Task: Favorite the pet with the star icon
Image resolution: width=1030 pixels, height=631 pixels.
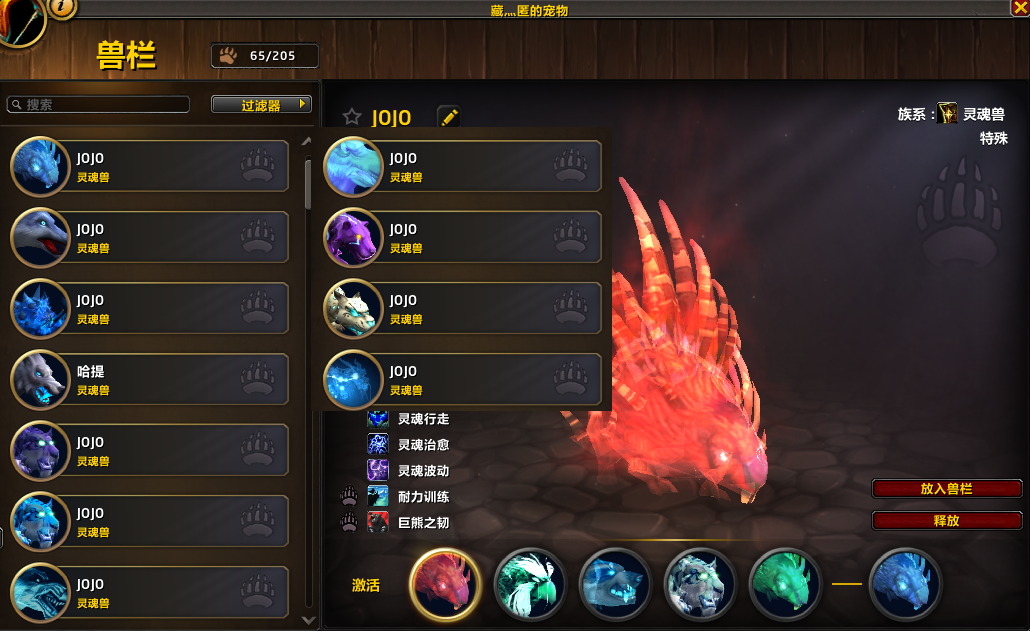Action: click(x=352, y=117)
